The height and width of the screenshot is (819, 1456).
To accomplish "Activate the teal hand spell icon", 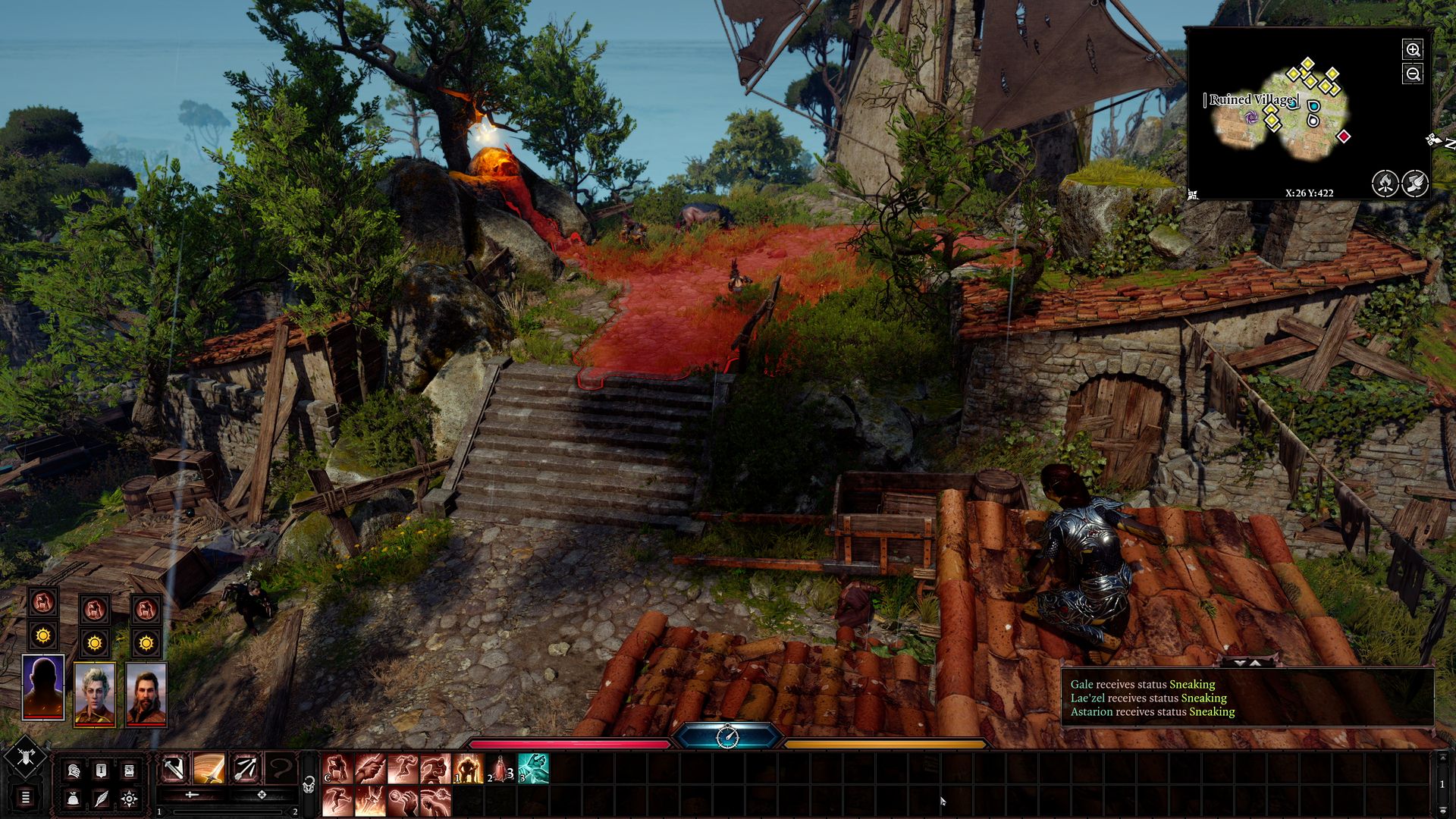I will (x=533, y=769).
